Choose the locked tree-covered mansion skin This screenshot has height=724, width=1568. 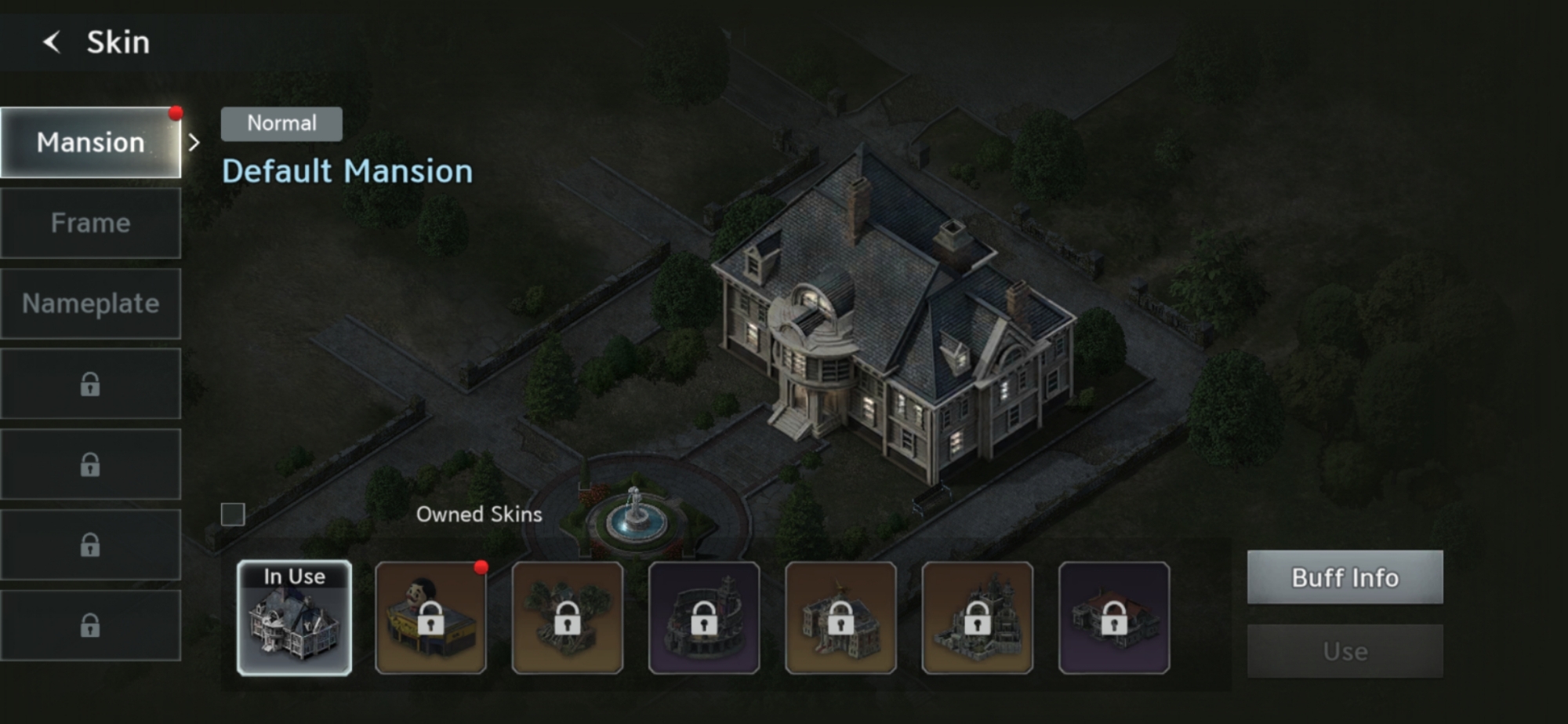click(x=567, y=618)
